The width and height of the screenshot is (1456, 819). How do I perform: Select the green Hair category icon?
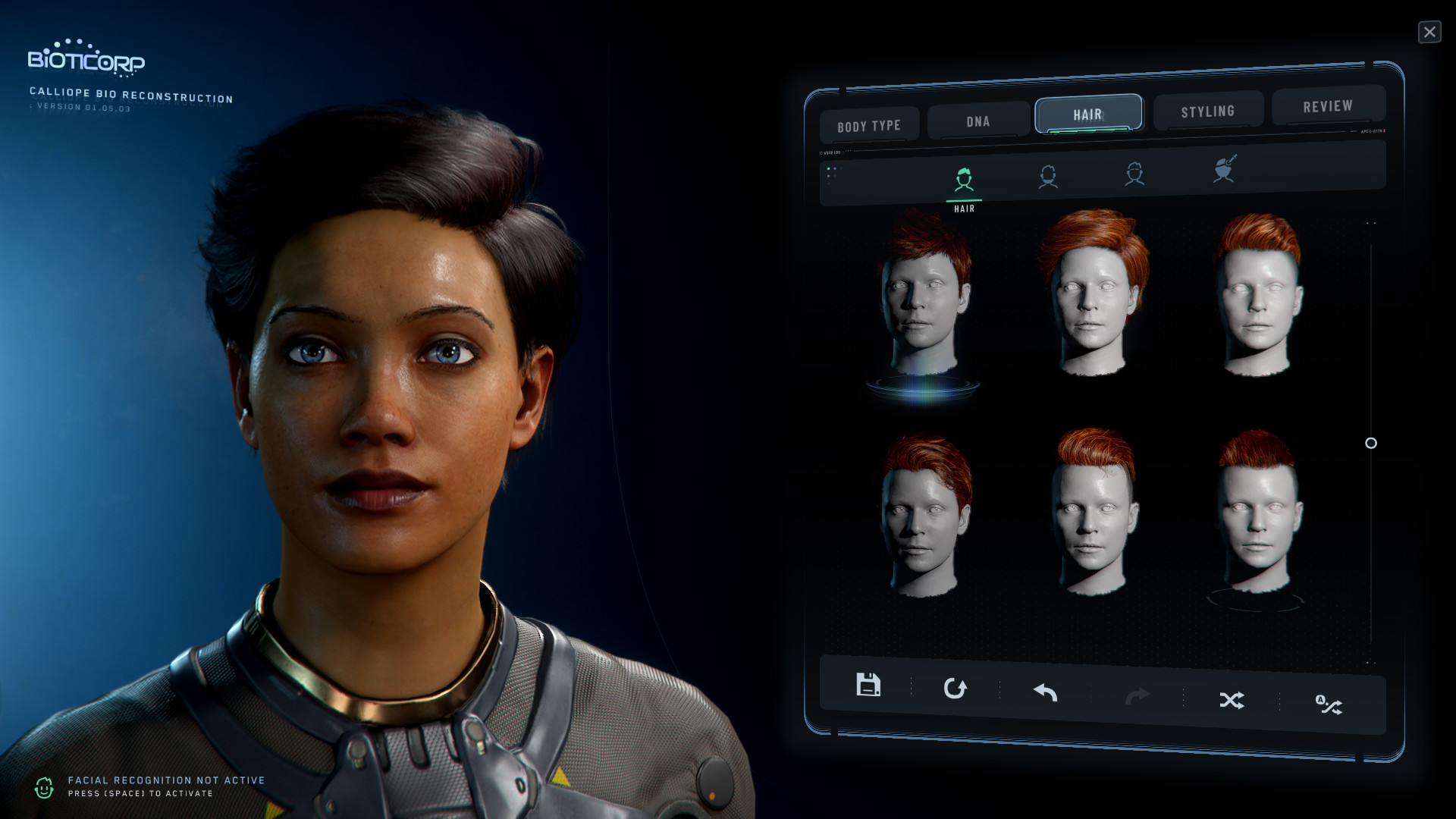pos(964,180)
